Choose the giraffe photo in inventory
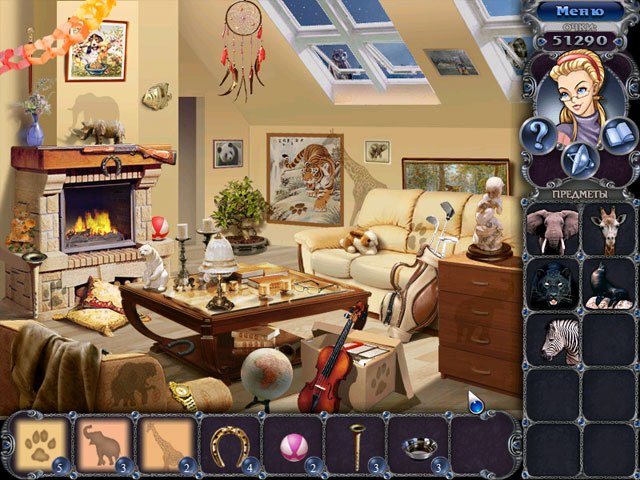 tap(606, 229)
